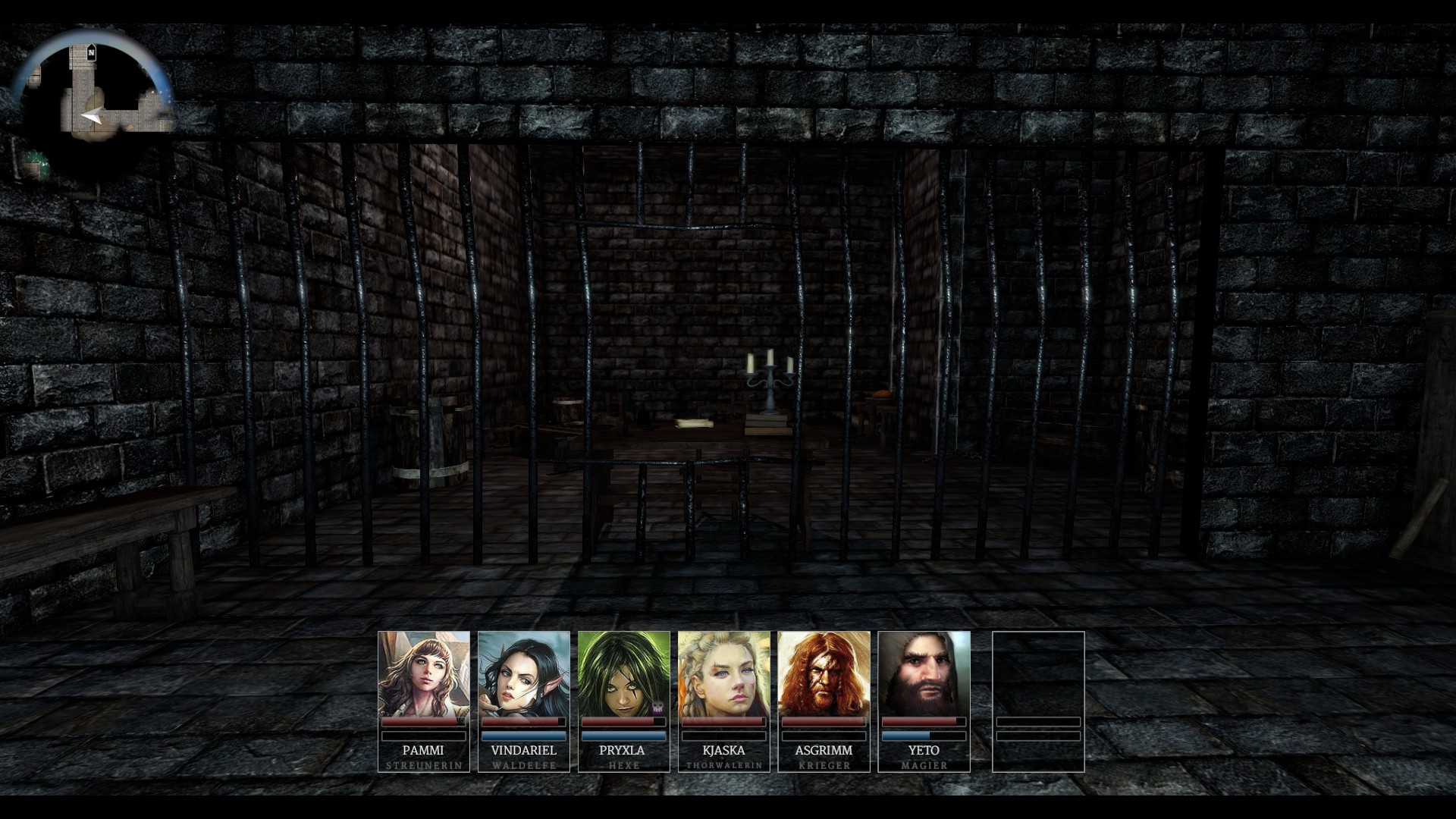Click the status effect icon on Pryxla
The image size is (1456, 819).
(657, 707)
